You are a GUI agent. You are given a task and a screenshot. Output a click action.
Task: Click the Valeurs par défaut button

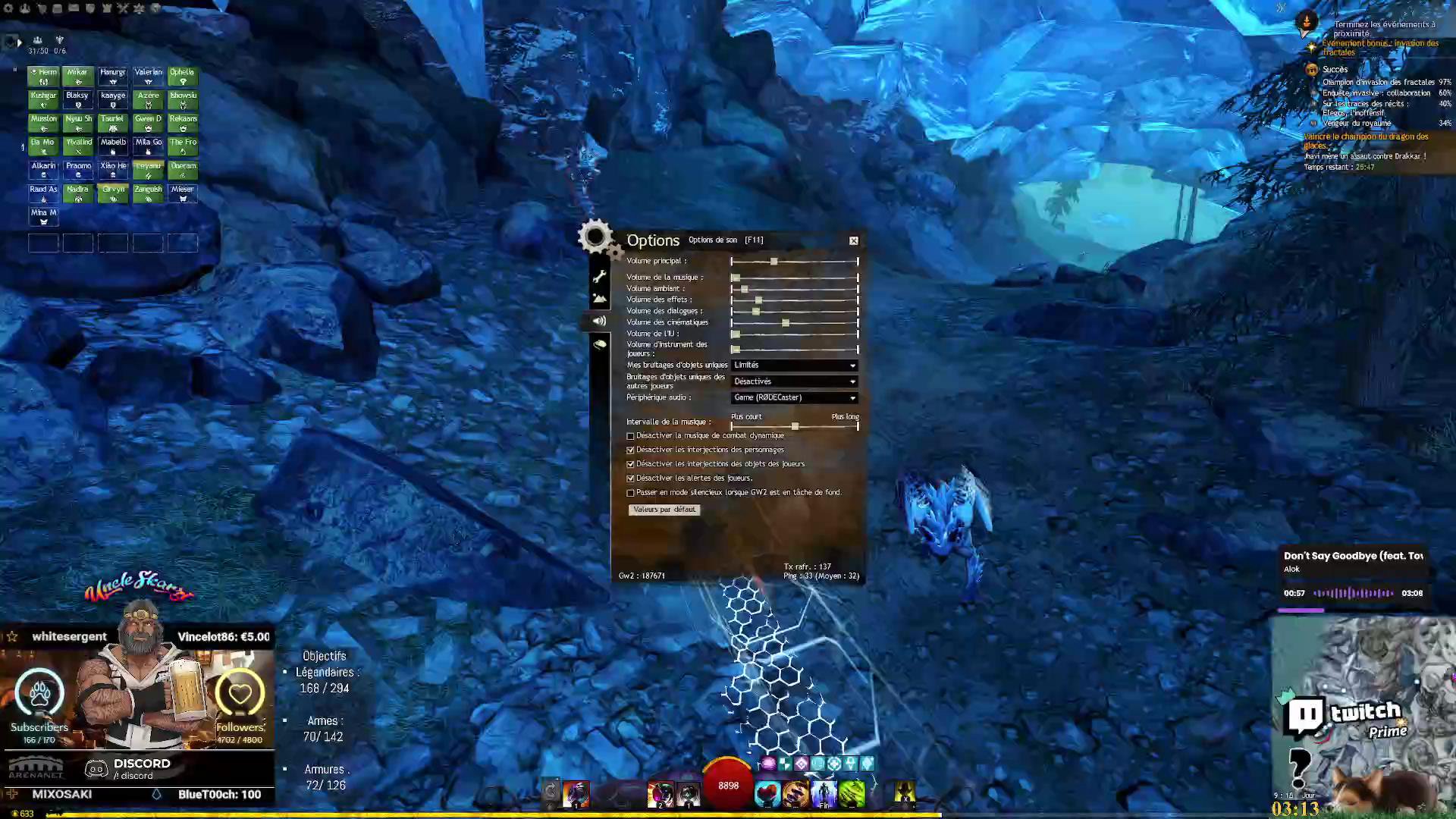(x=664, y=510)
